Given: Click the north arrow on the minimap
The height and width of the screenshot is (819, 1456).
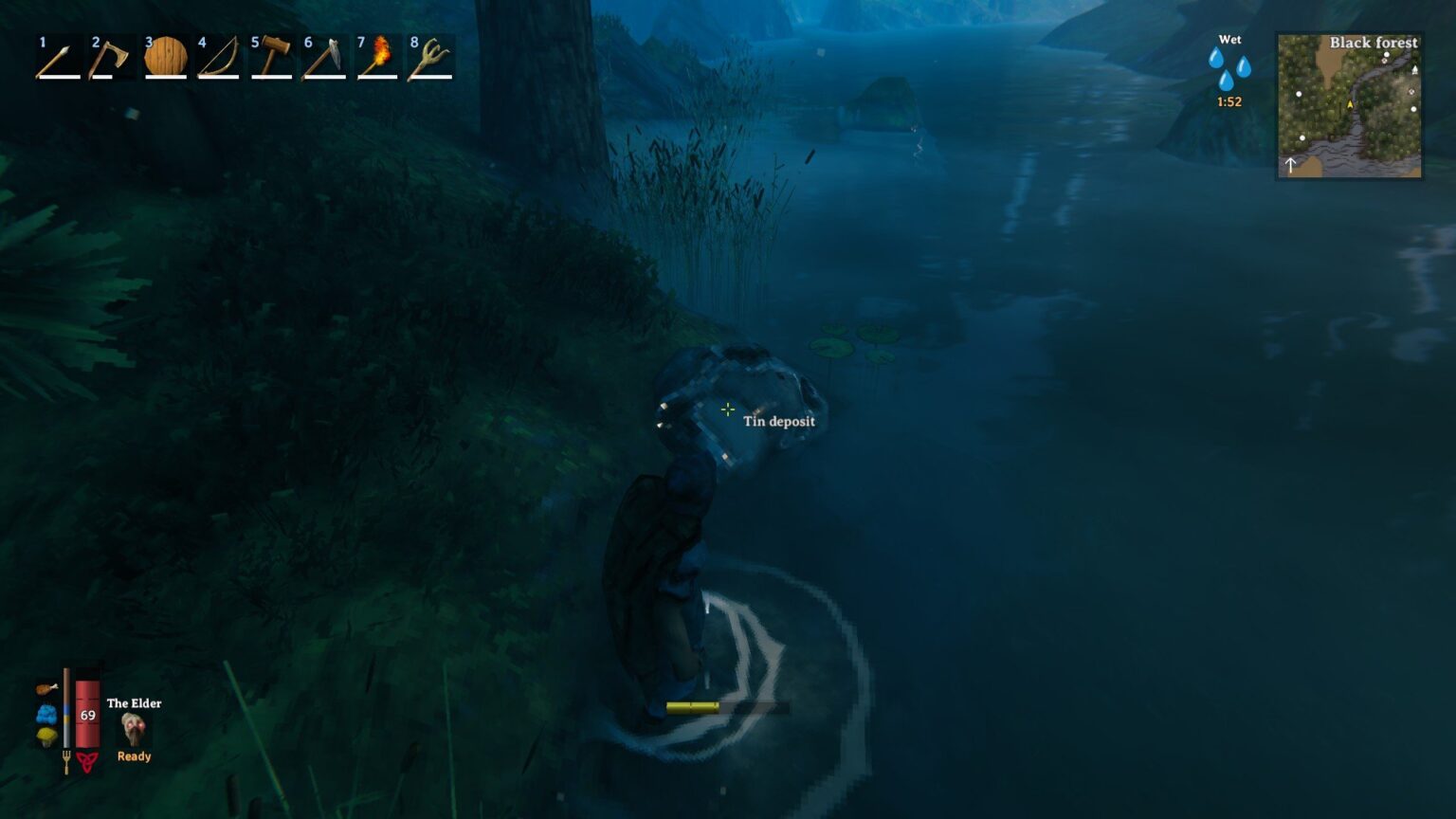Looking at the screenshot, I should [1290, 165].
